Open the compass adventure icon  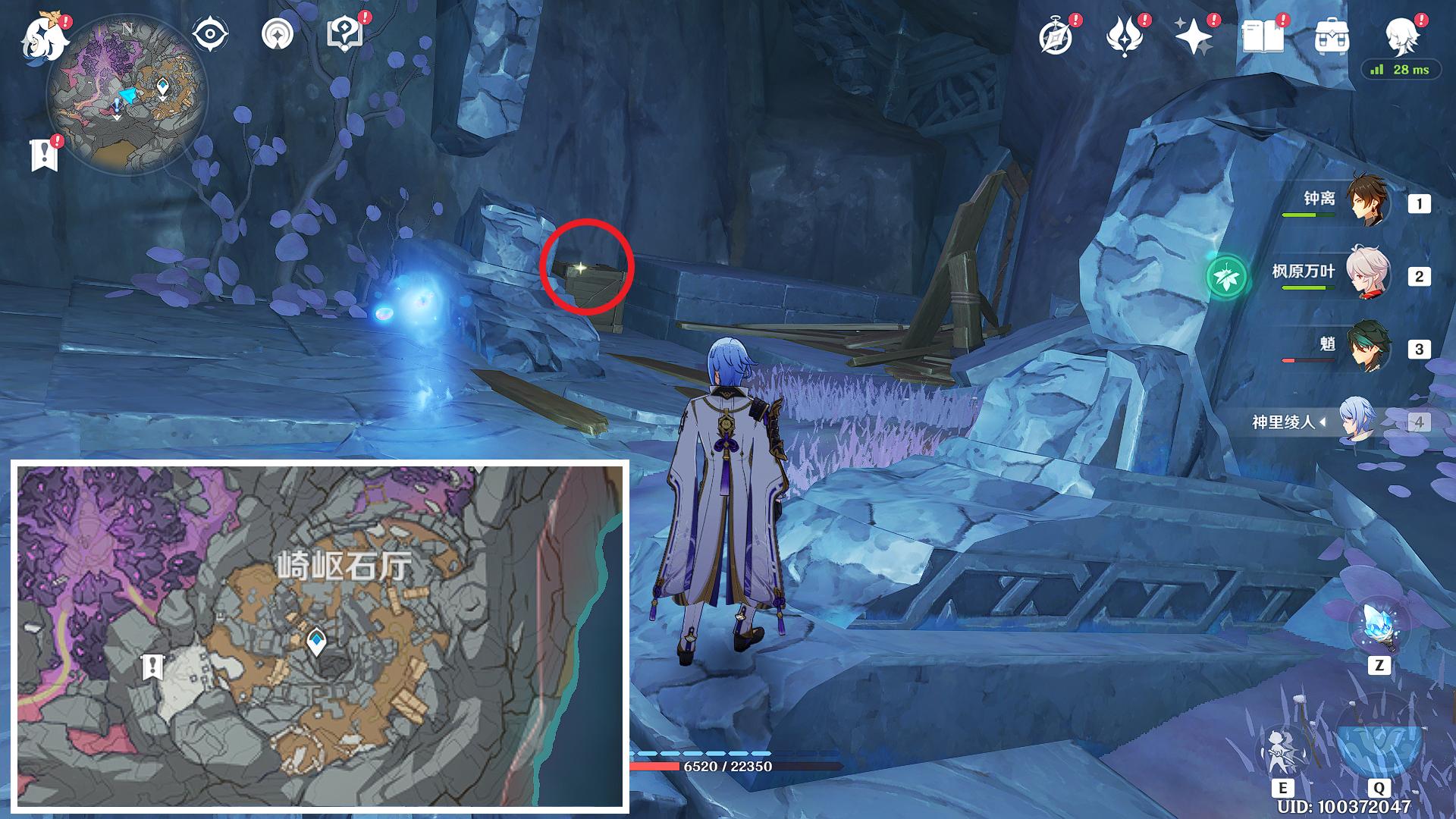1056,36
